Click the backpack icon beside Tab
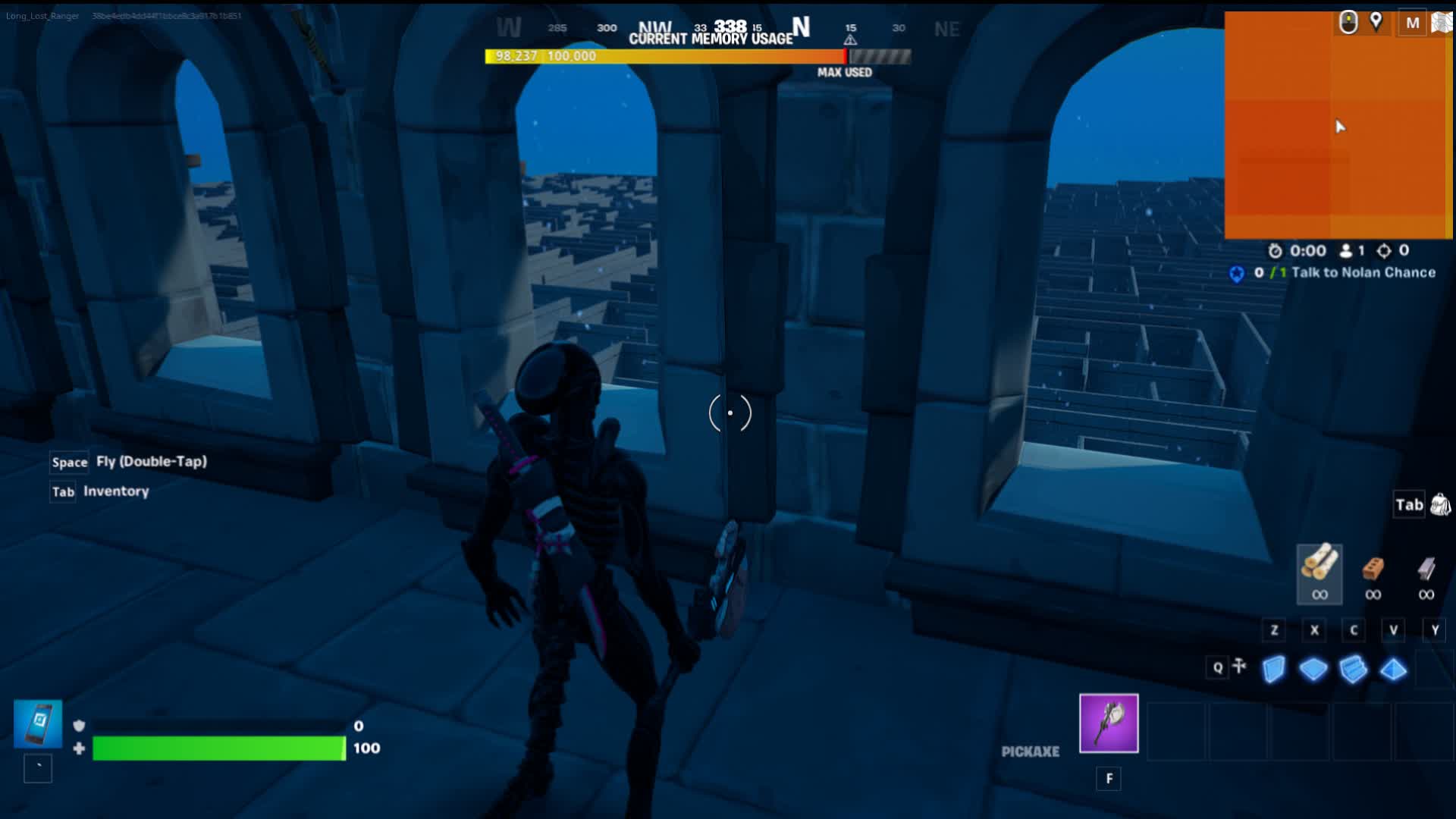1456x819 pixels. 1439,505
